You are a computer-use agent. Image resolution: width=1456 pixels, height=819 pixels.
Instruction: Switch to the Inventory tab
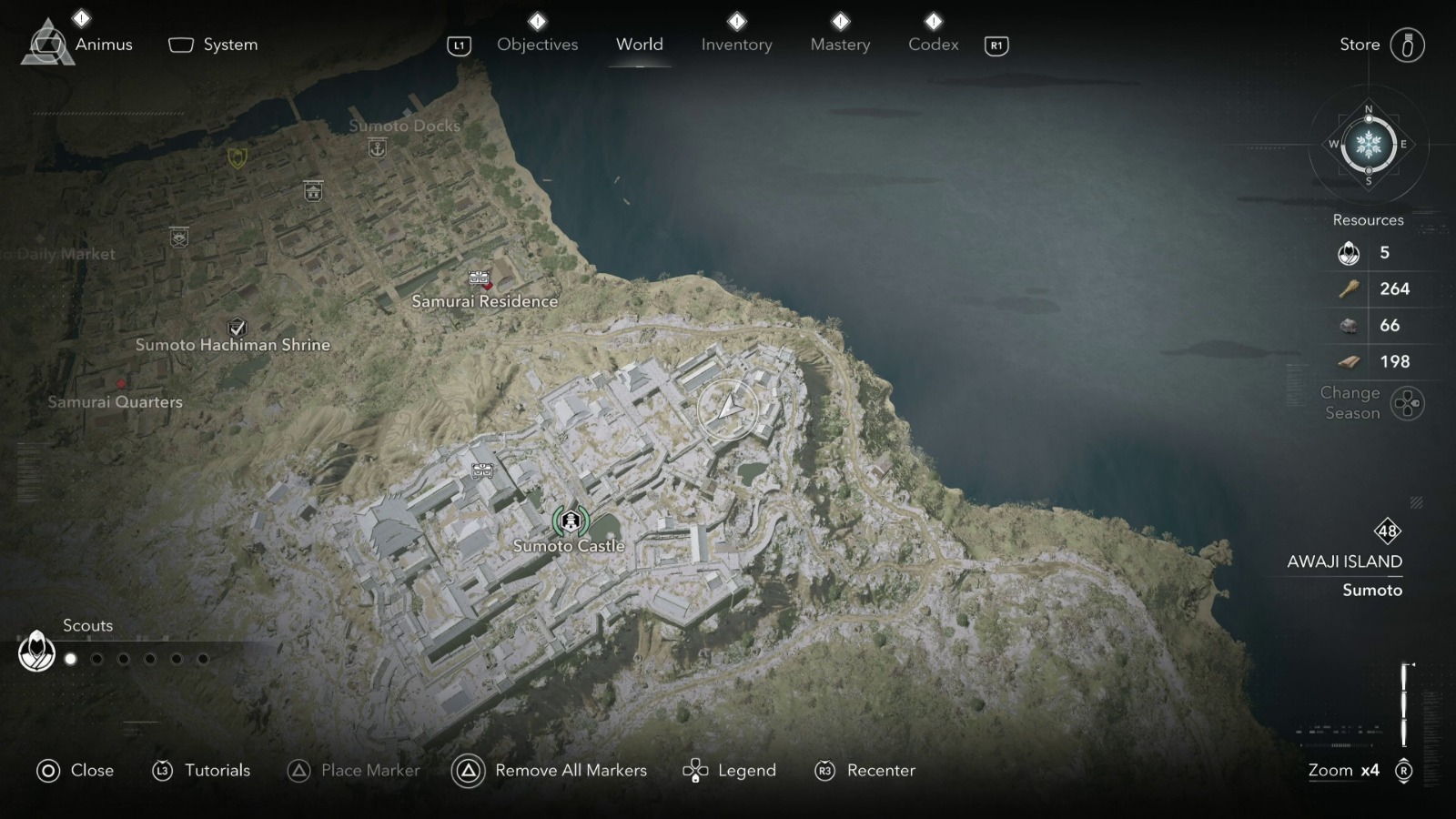736,44
